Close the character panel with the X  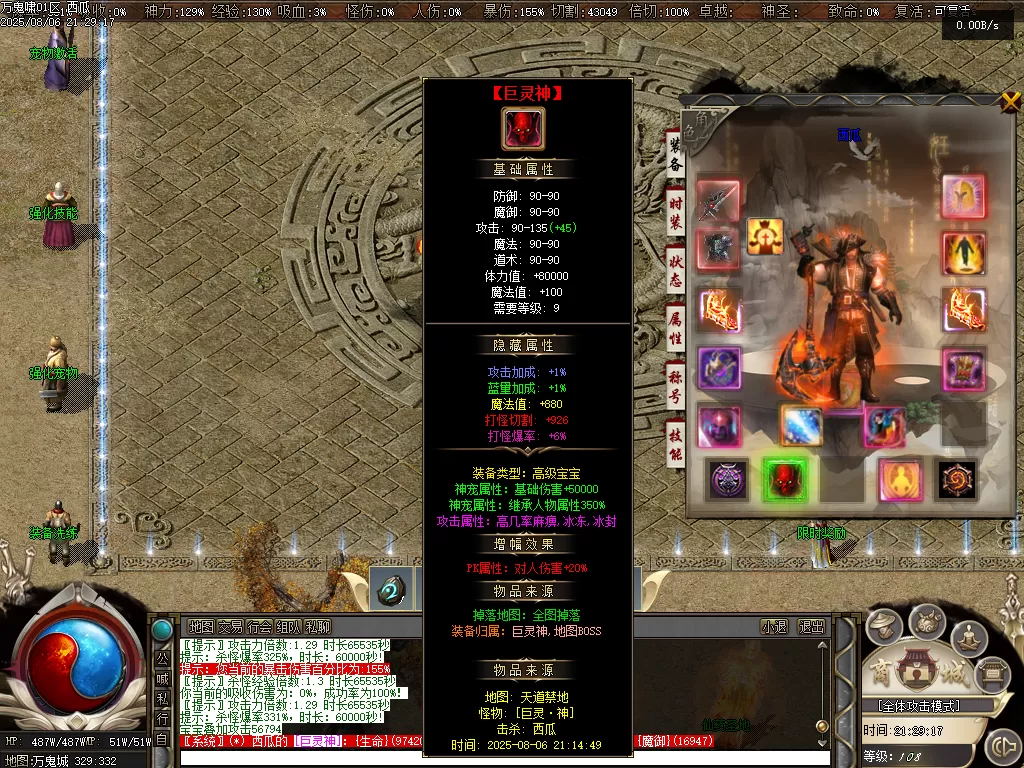click(1011, 101)
